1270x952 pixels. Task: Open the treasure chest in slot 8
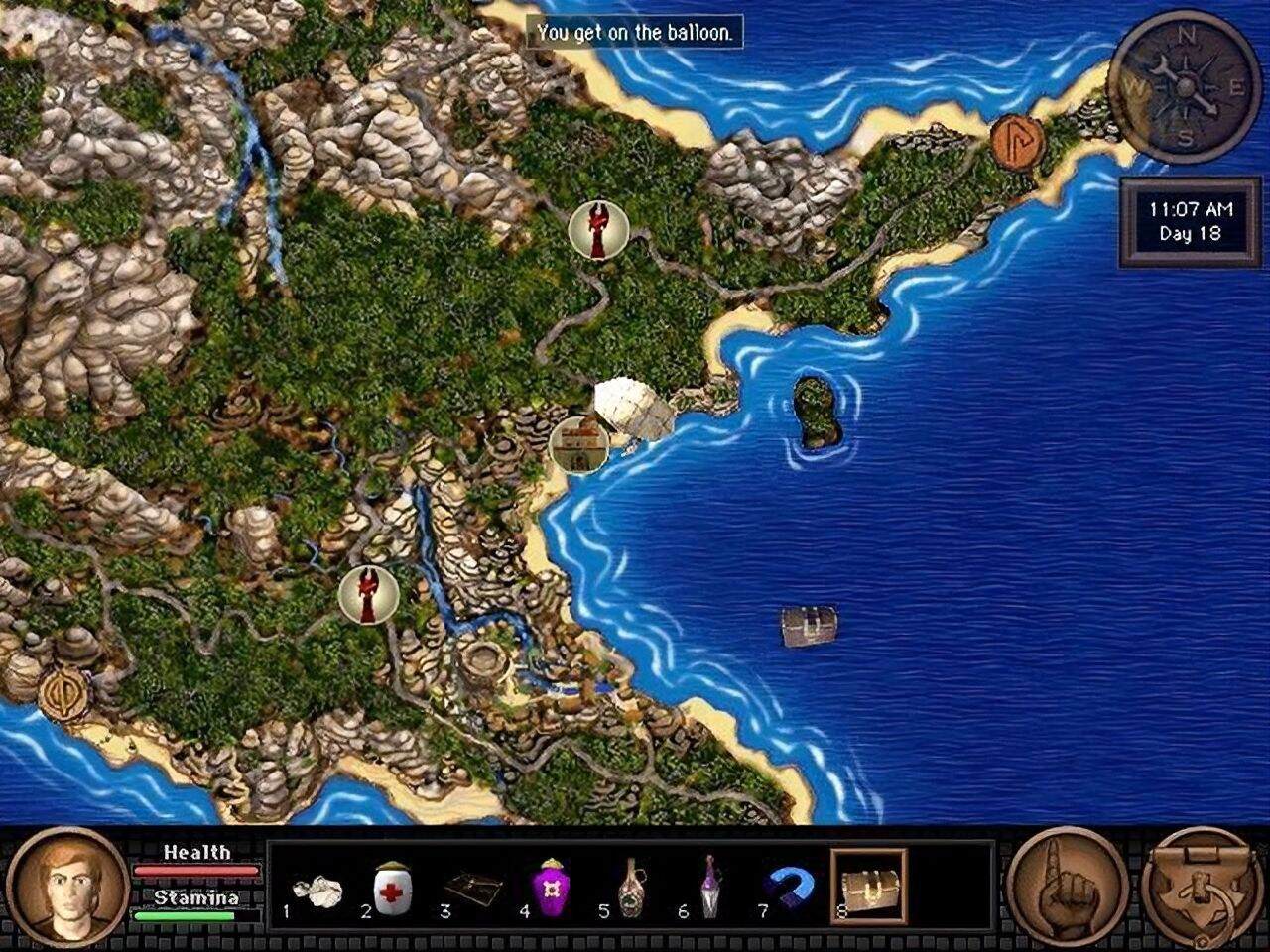point(867,886)
